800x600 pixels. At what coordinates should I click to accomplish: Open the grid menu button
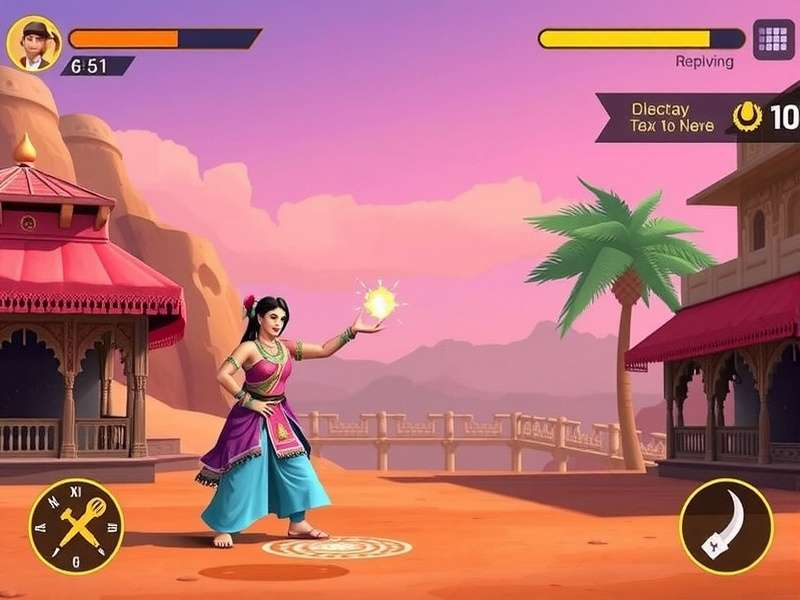pos(773,40)
